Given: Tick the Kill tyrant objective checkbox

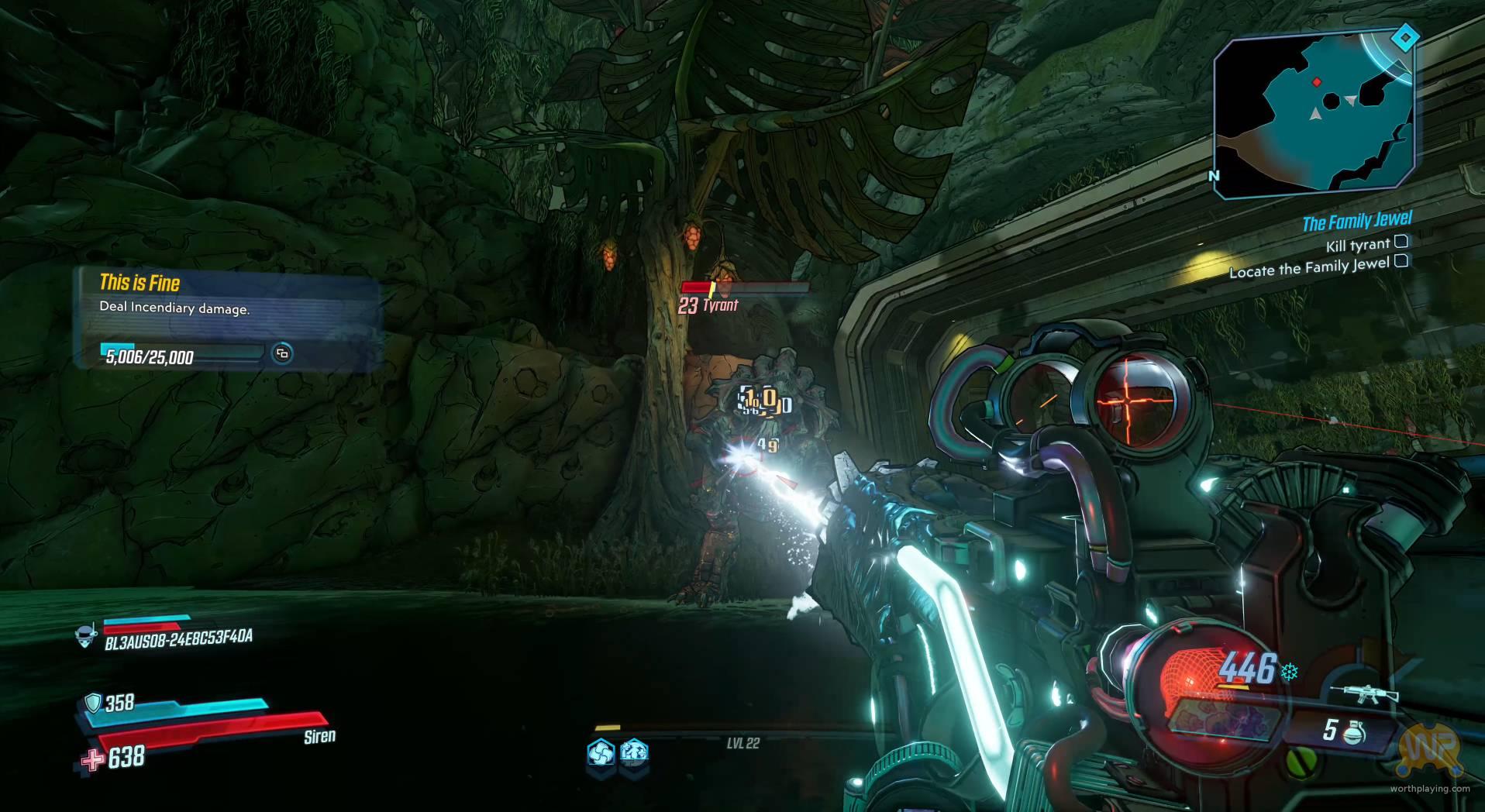Looking at the screenshot, I should 1401,242.
